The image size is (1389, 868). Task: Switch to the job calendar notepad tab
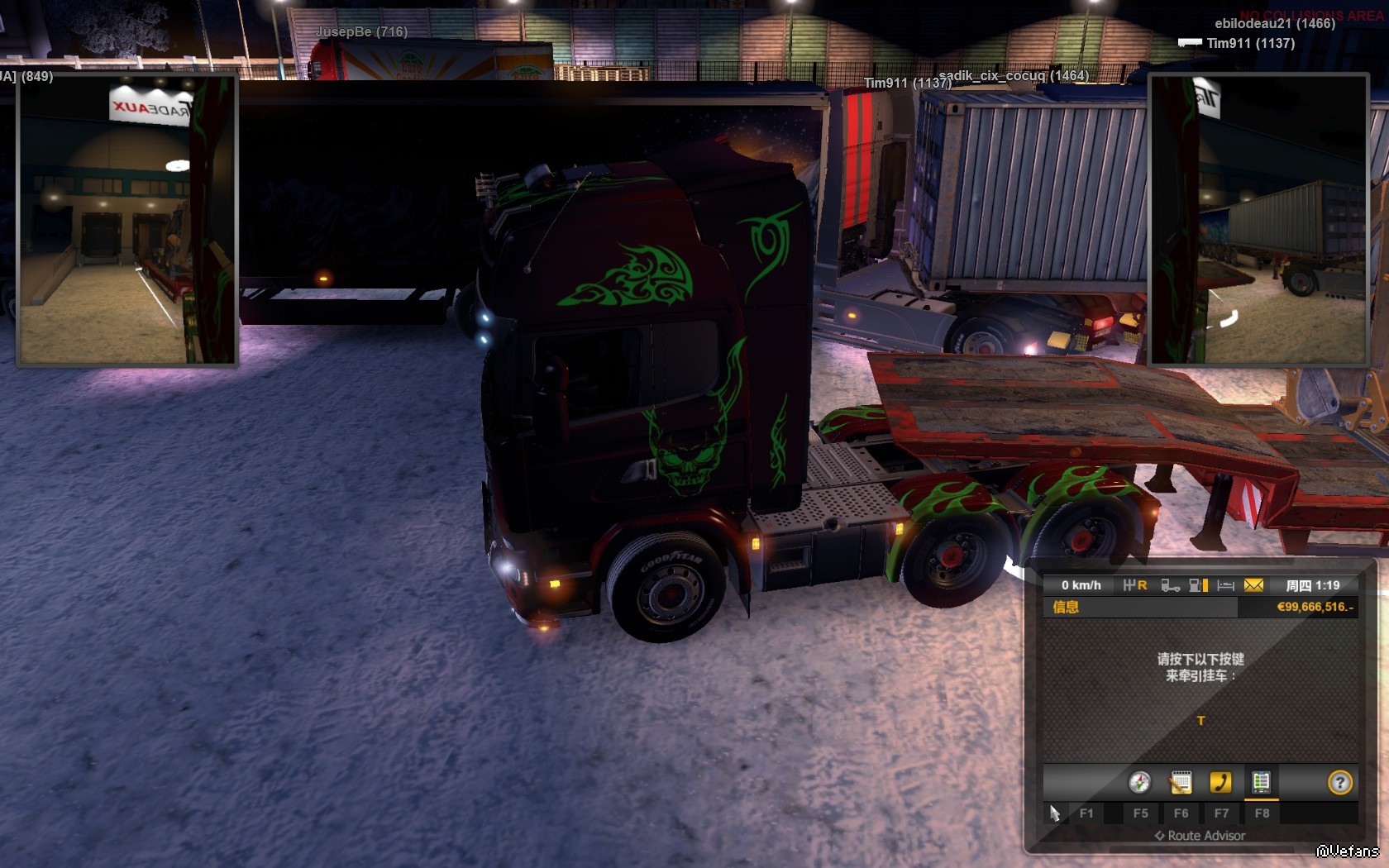coord(1181,782)
